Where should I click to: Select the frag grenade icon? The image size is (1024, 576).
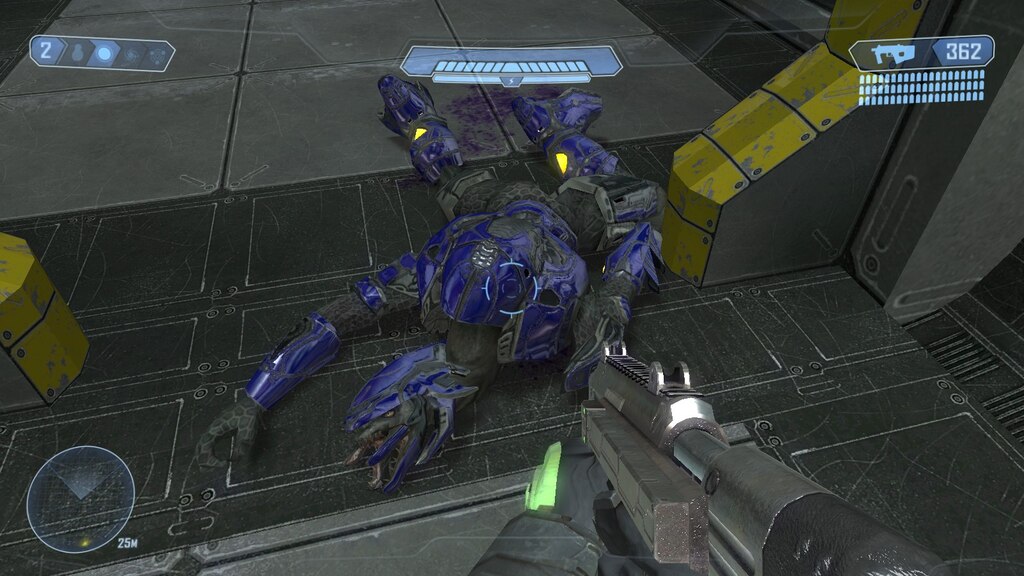click(x=75, y=52)
